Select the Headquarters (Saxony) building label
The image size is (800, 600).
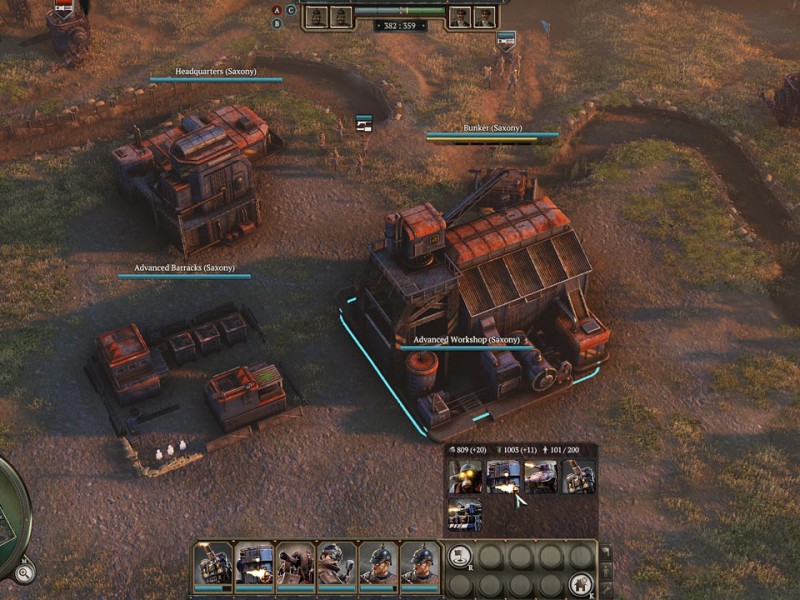(x=216, y=72)
